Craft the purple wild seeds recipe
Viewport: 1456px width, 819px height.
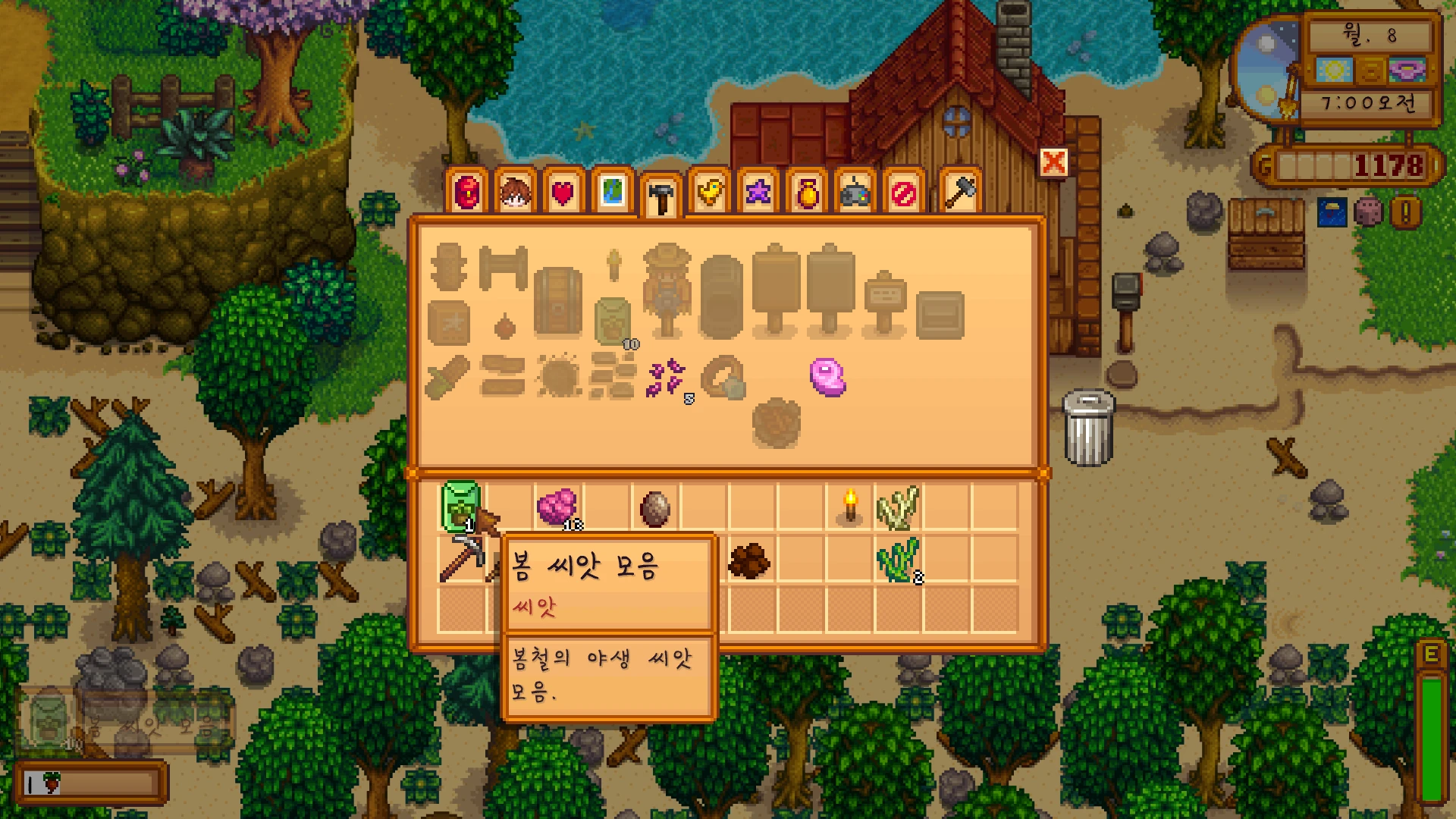click(667, 378)
